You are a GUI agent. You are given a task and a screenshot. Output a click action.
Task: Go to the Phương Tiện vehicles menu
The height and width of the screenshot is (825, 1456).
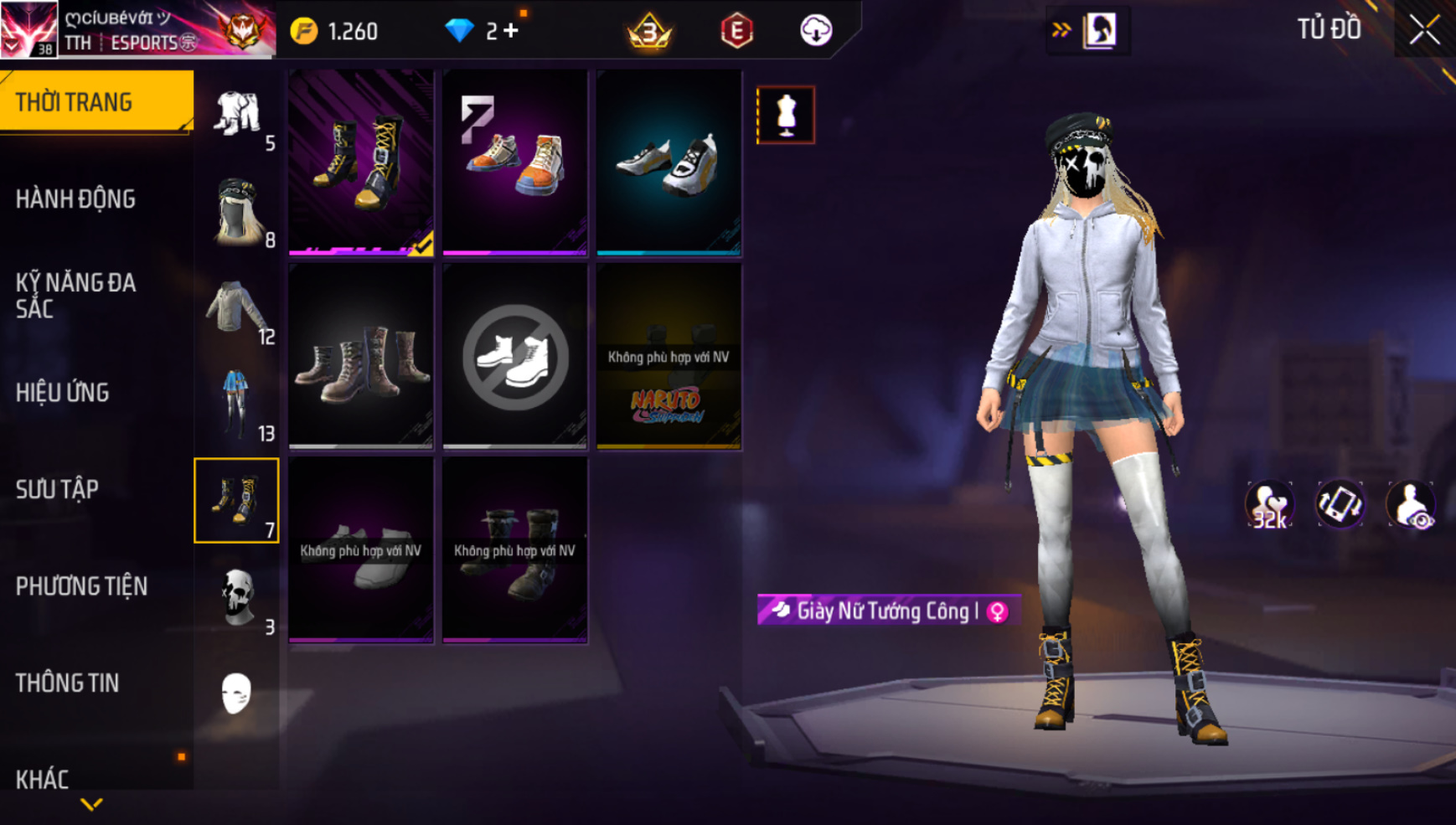point(81,586)
